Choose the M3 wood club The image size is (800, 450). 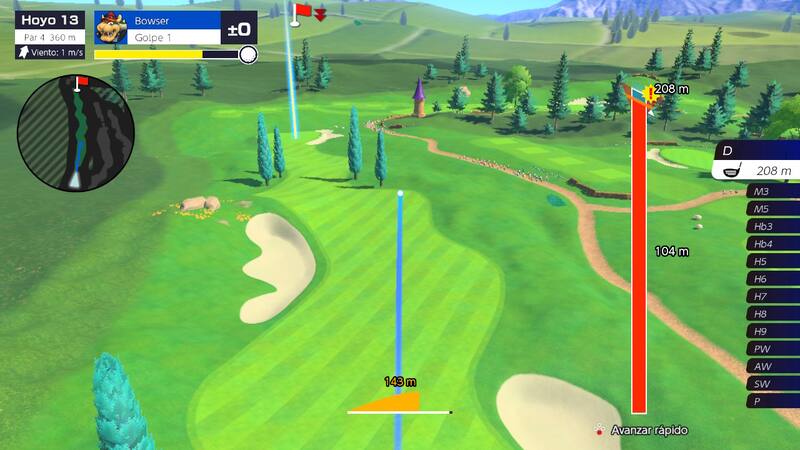point(772,191)
